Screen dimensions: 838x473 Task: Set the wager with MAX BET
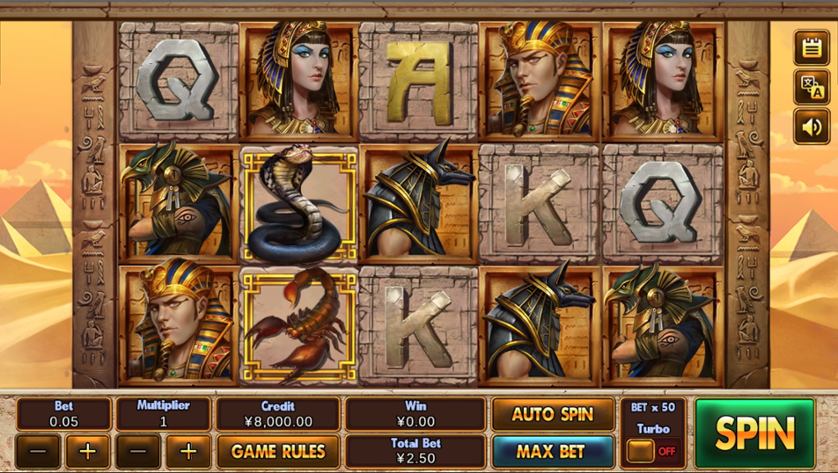tap(552, 450)
